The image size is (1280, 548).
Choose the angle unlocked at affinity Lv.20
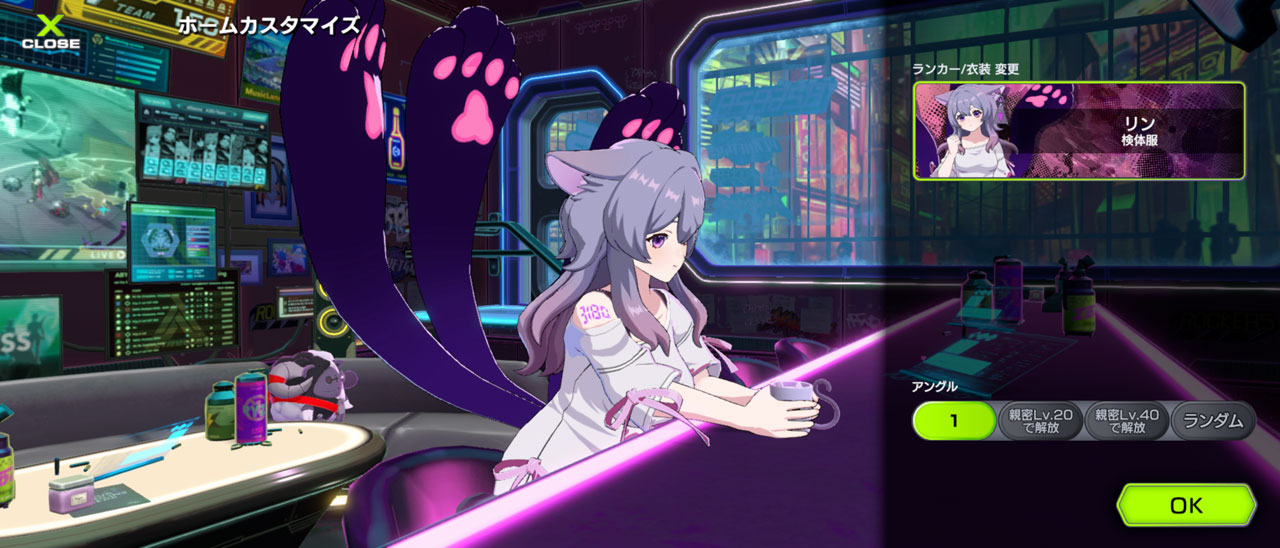point(1041,421)
